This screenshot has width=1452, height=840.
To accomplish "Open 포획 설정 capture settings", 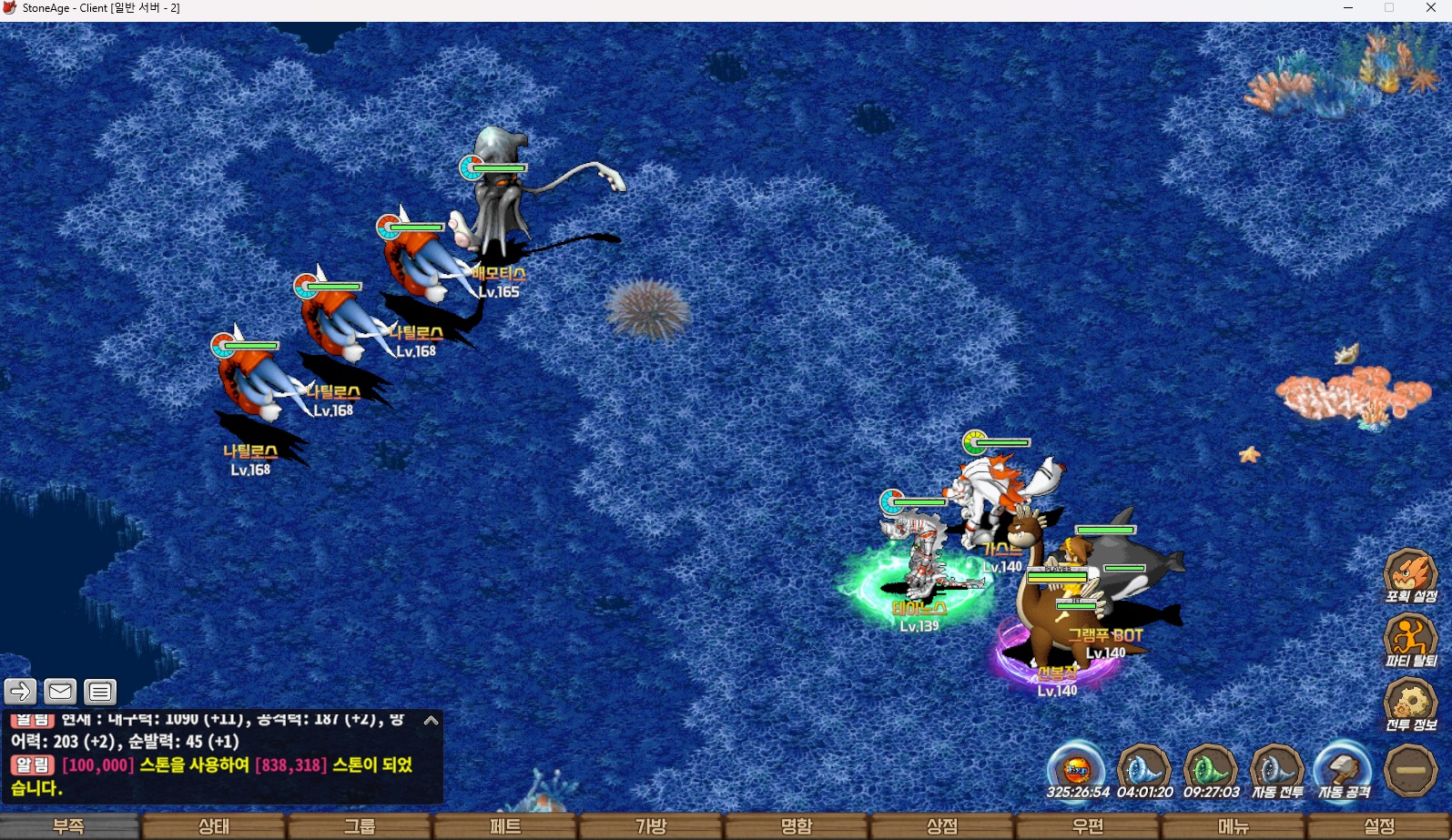I will click(1410, 575).
